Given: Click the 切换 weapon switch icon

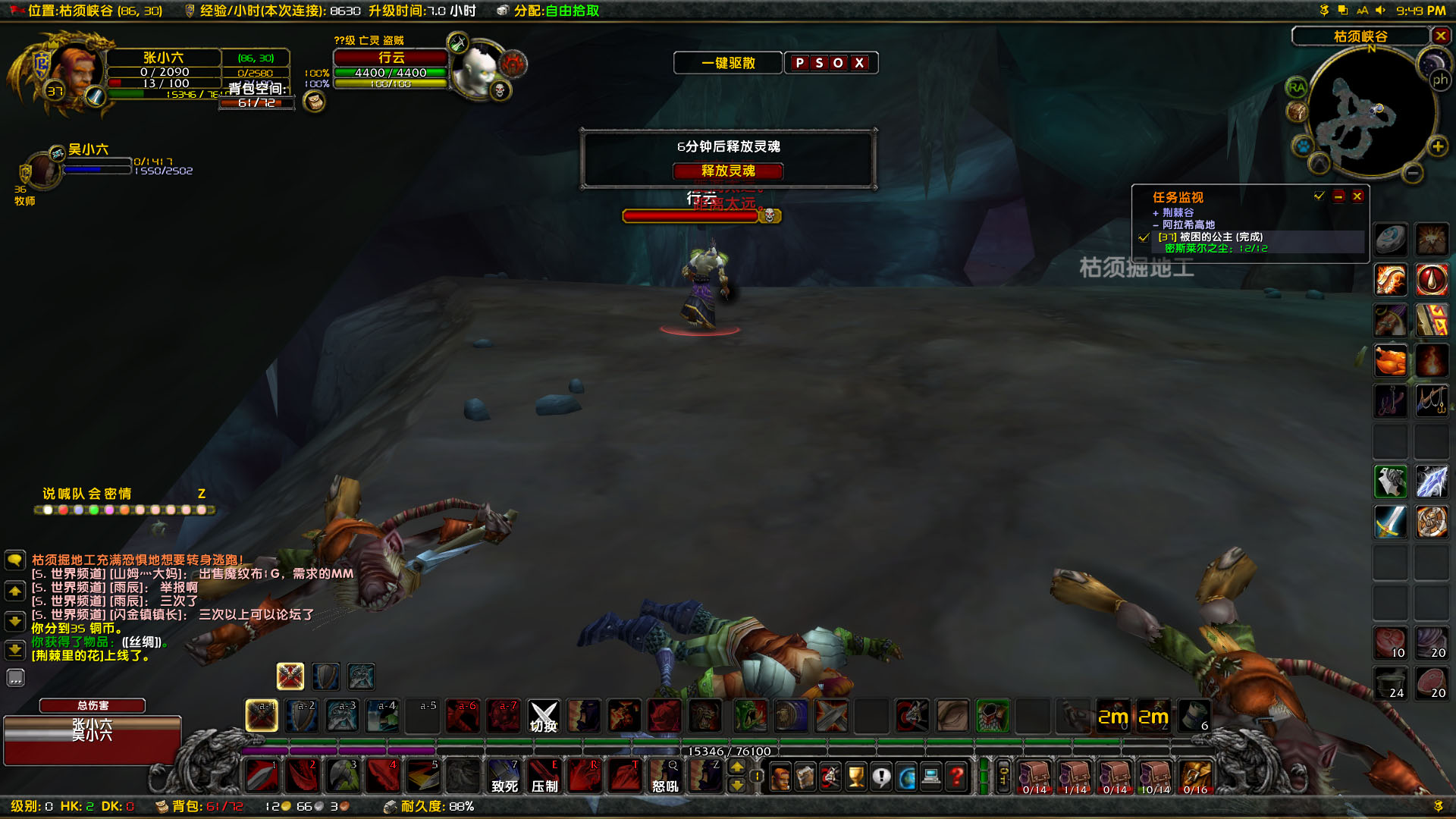Looking at the screenshot, I should point(543,715).
